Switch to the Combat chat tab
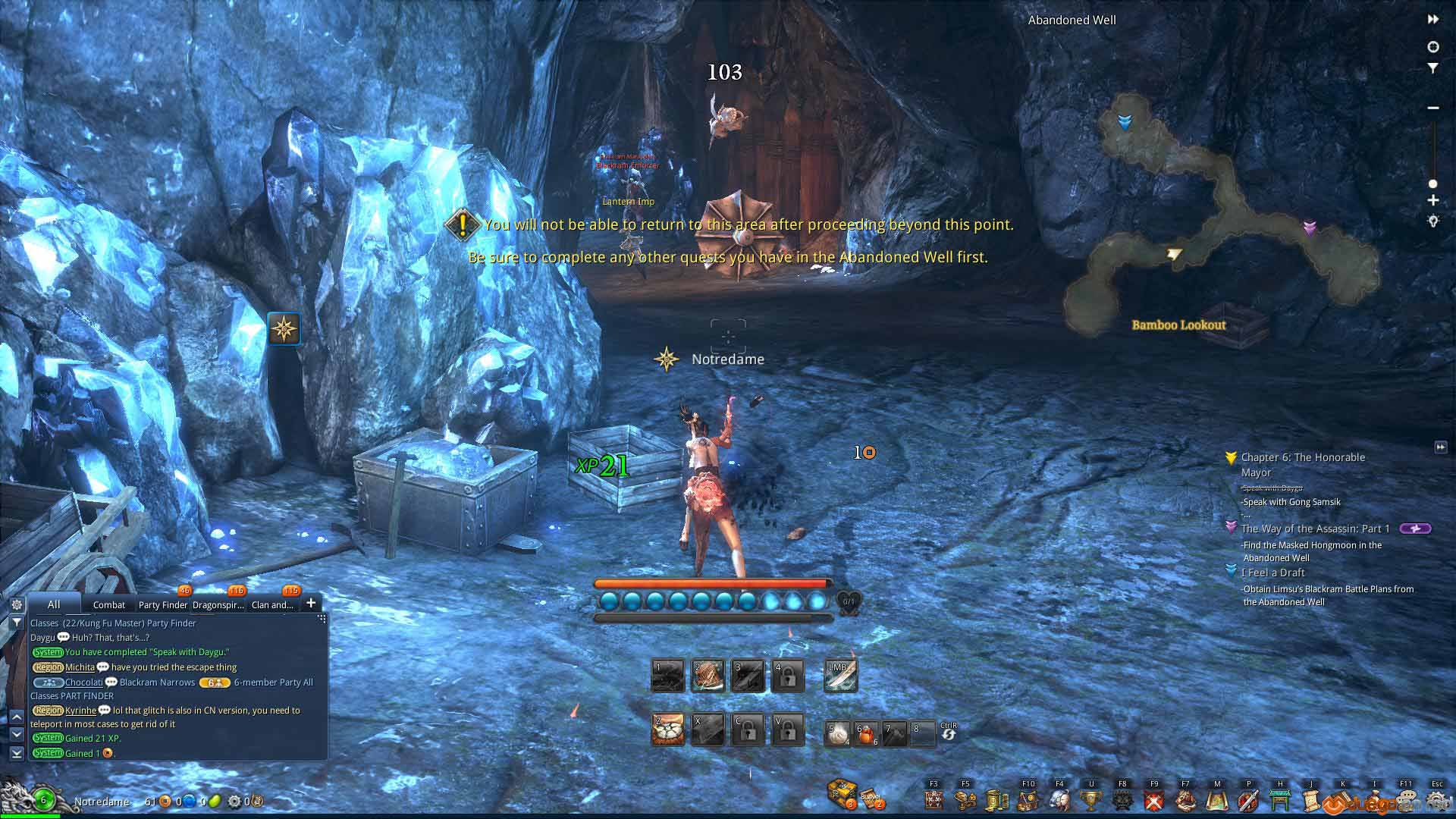This screenshot has height=819, width=1456. tap(108, 604)
